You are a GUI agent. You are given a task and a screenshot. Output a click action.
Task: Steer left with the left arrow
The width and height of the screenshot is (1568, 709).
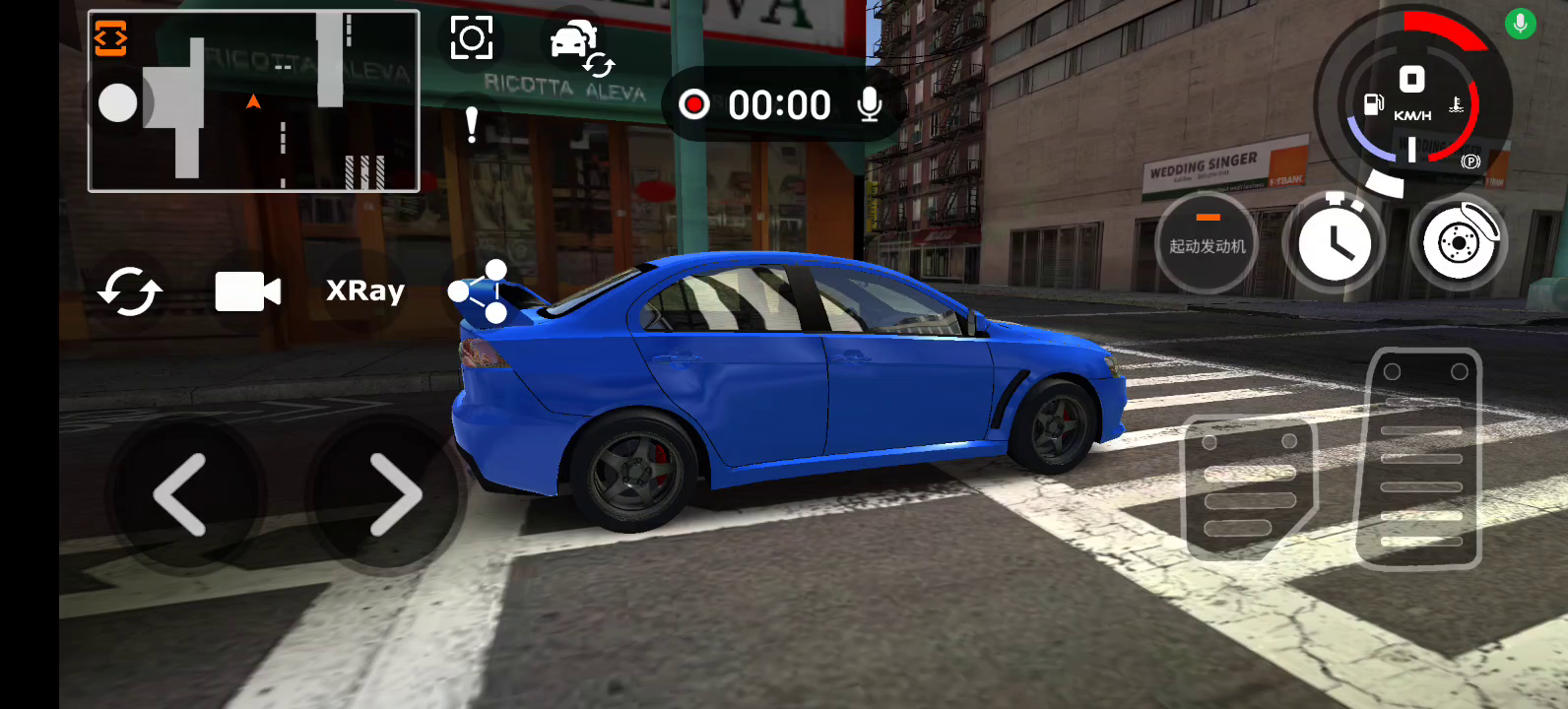click(x=181, y=494)
